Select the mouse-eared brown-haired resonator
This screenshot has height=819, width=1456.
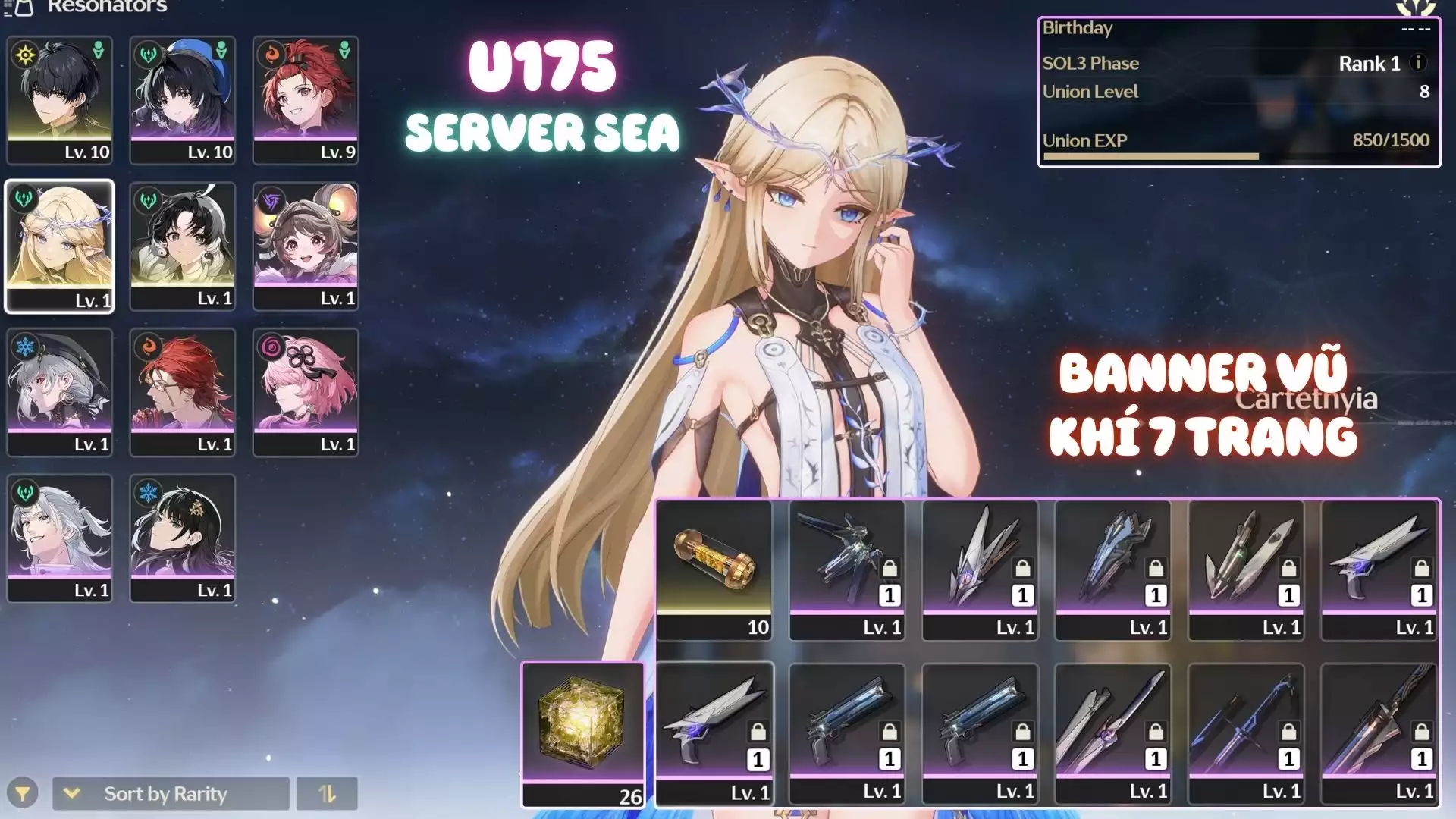[x=305, y=246]
